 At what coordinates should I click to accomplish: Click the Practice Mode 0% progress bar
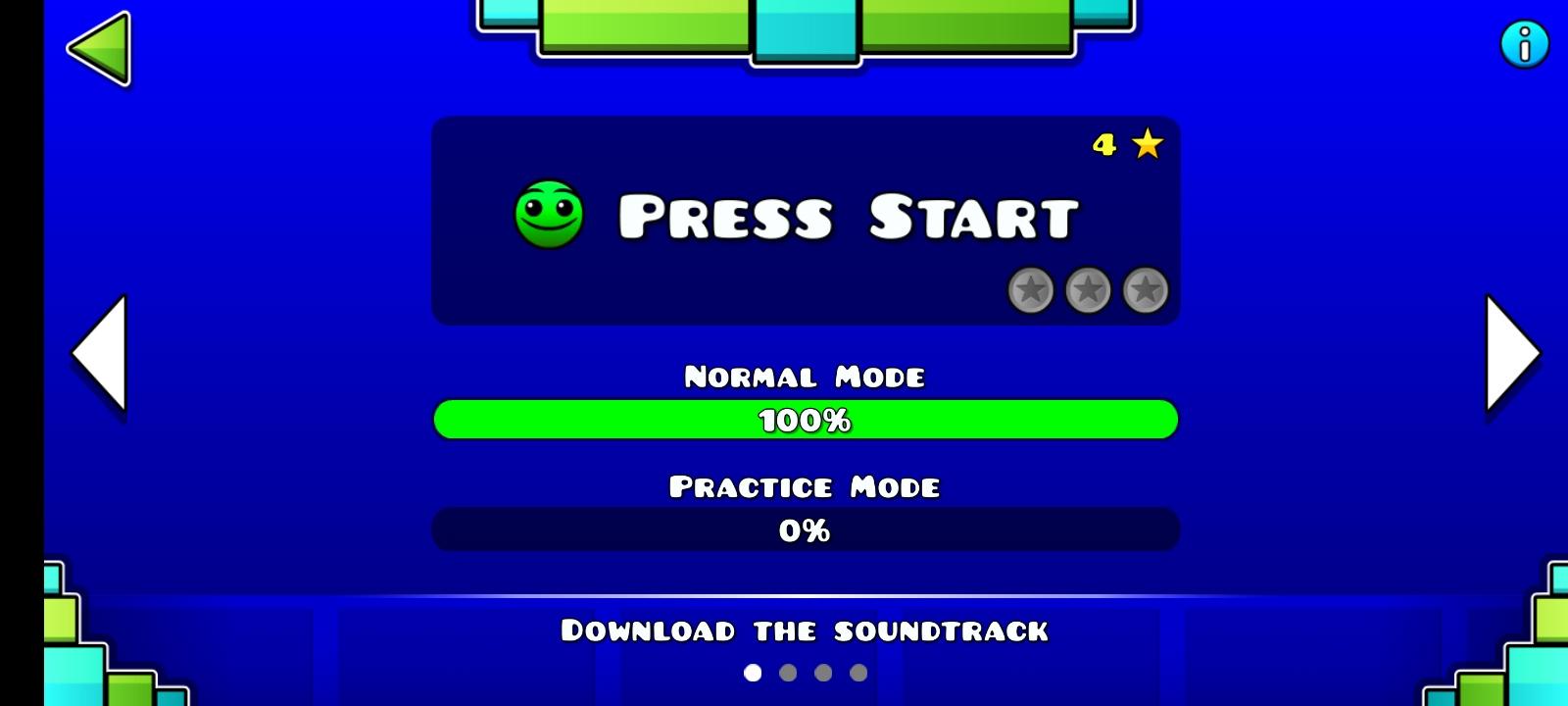click(x=804, y=529)
